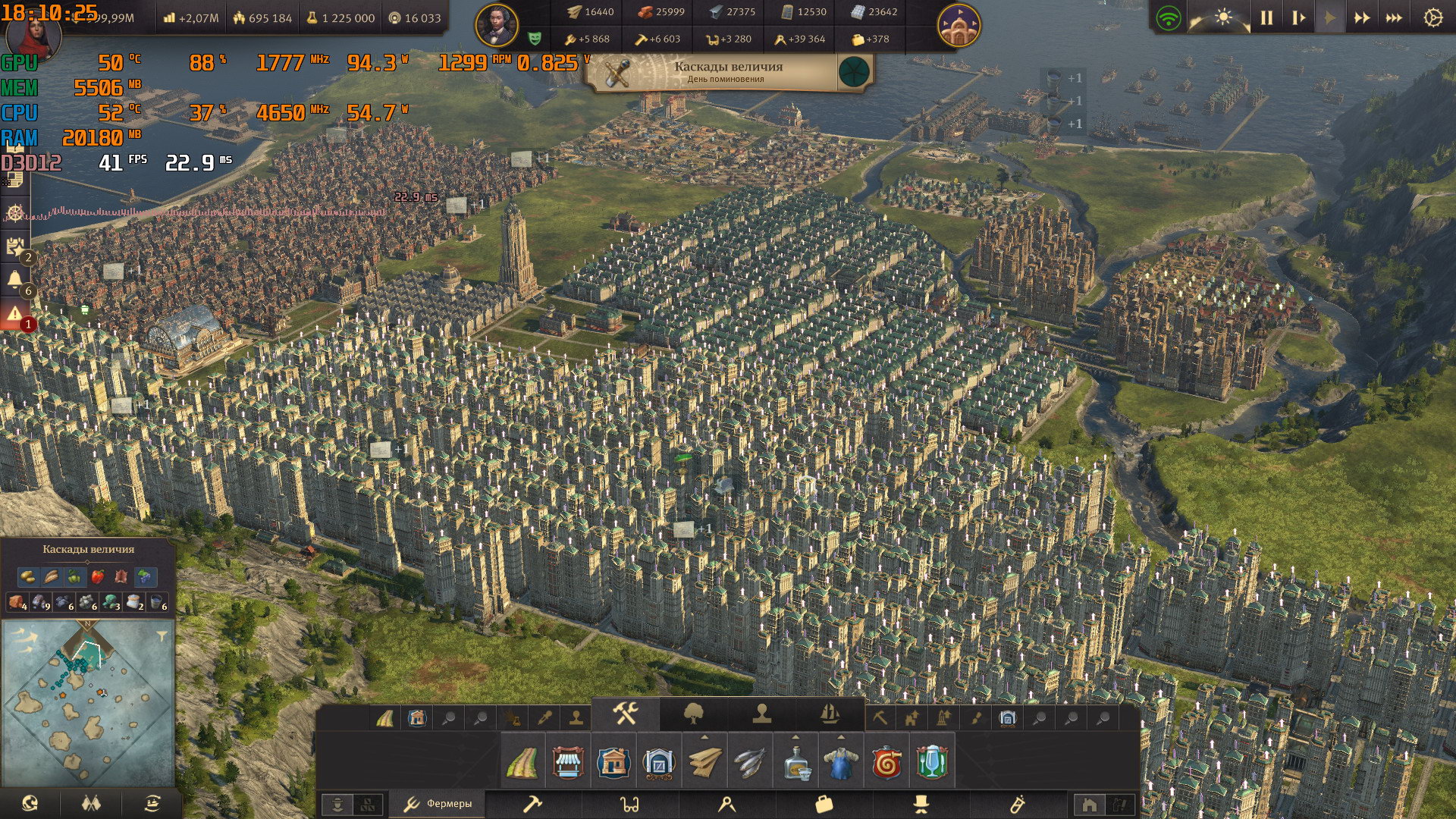Set game speed to triple fast-forward
This screenshot has height=819, width=1456.
click(1394, 17)
